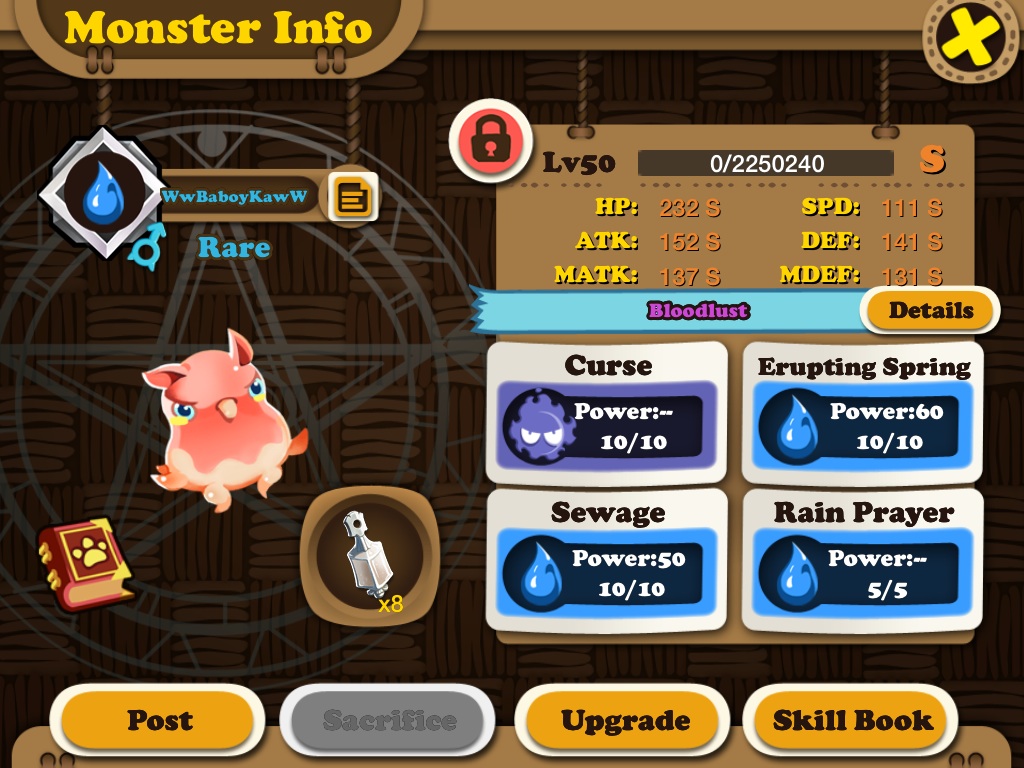Edit the monster's nickname note icon

point(352,197)
